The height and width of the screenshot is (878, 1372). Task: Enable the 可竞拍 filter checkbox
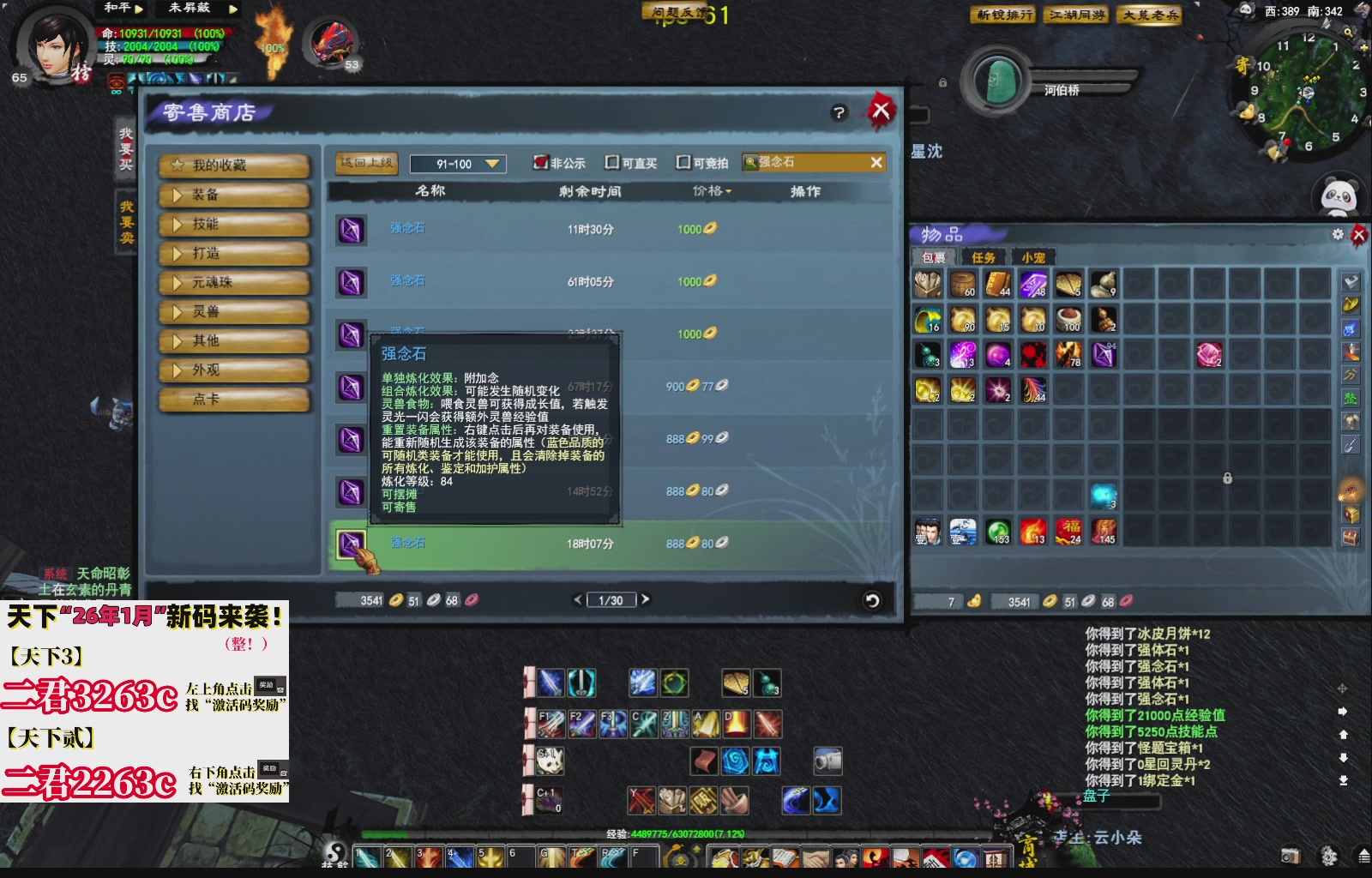click(682, 162)
